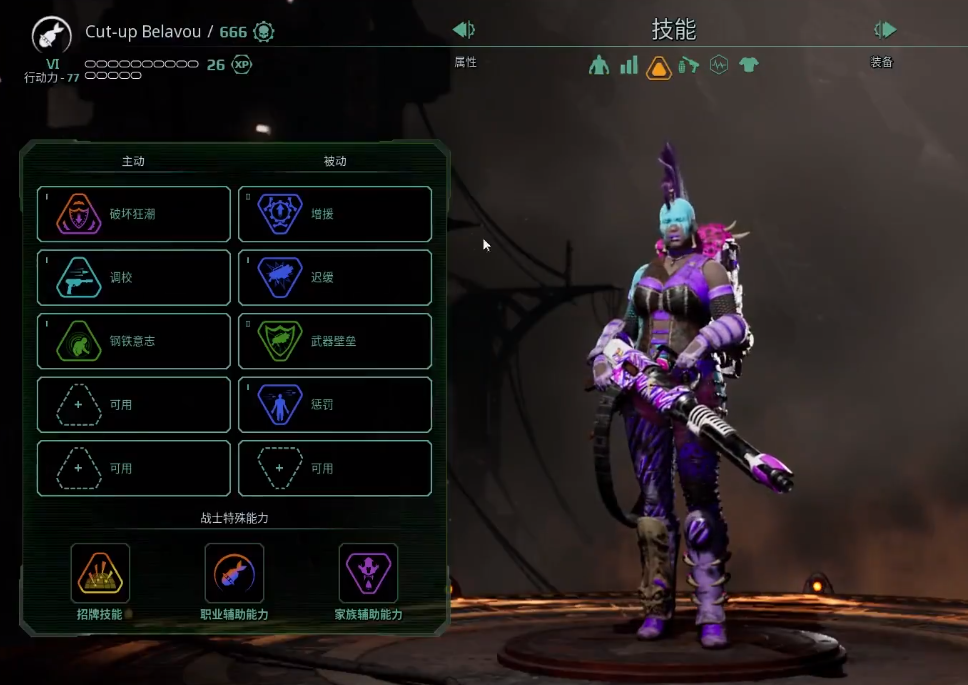This screenshot has width=968, height=685.
Task: Select the 破坏狂潮 active skill
Action: pyautogui.click(x=134, y=214)
